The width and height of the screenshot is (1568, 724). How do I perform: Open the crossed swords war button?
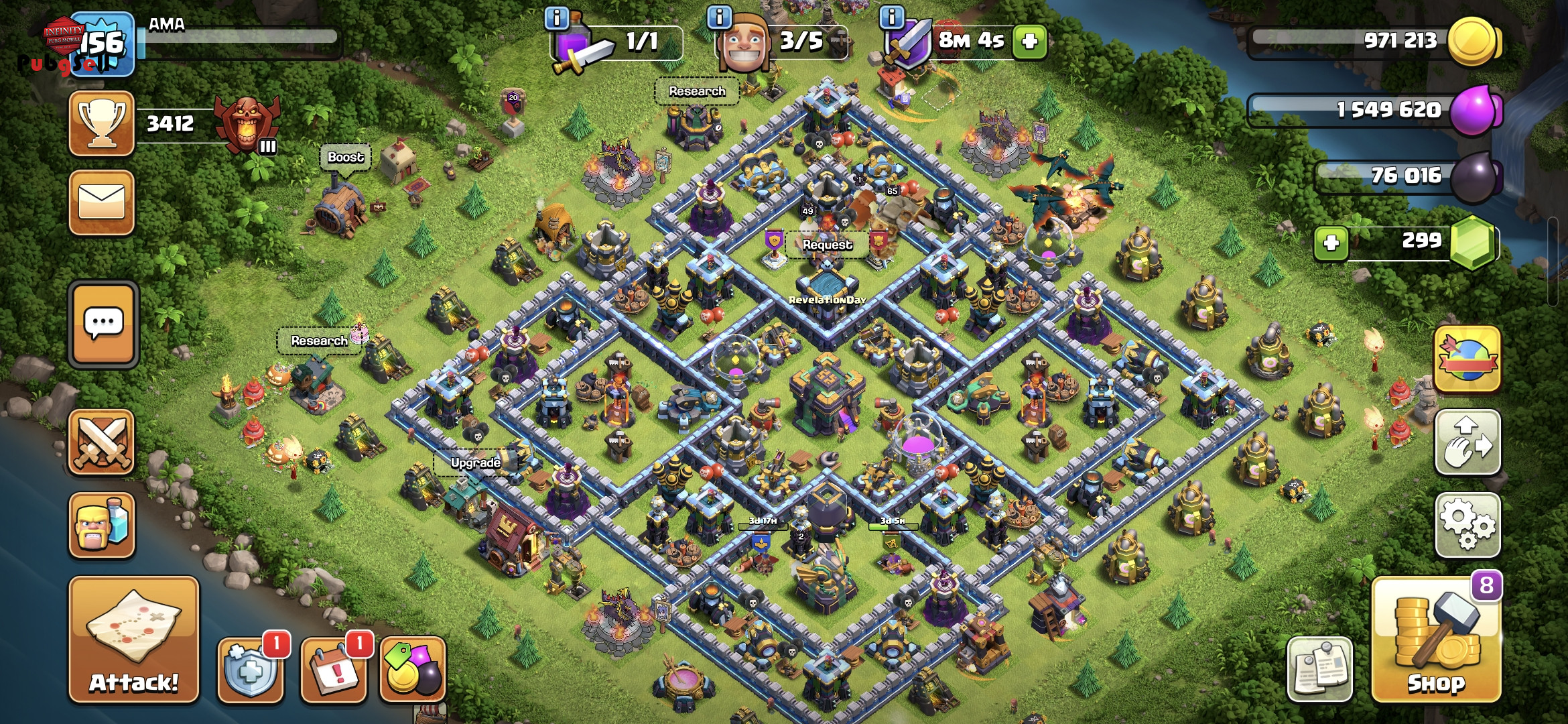tap(102, 442)
